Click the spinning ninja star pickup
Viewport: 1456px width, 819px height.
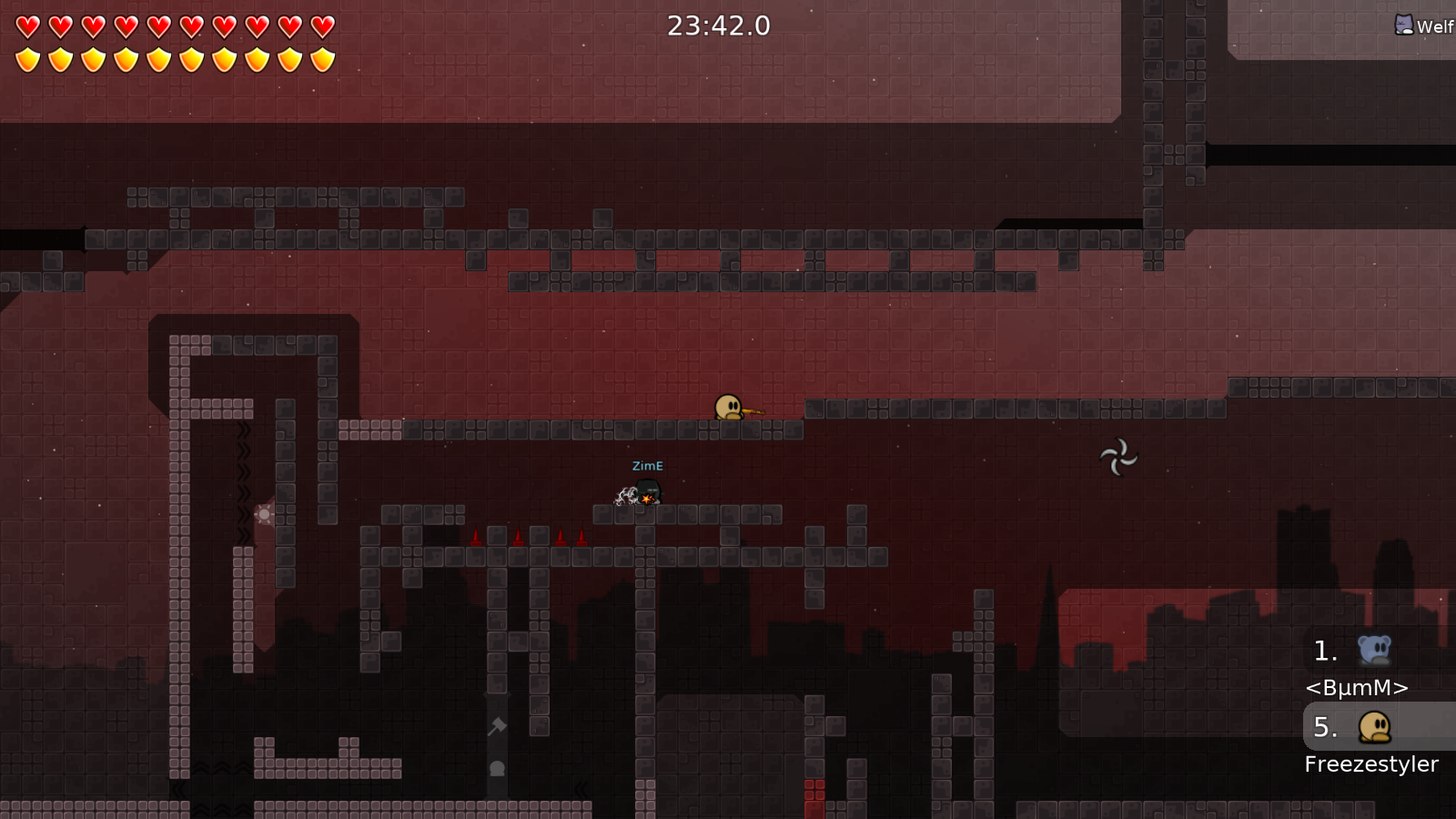1117,457
